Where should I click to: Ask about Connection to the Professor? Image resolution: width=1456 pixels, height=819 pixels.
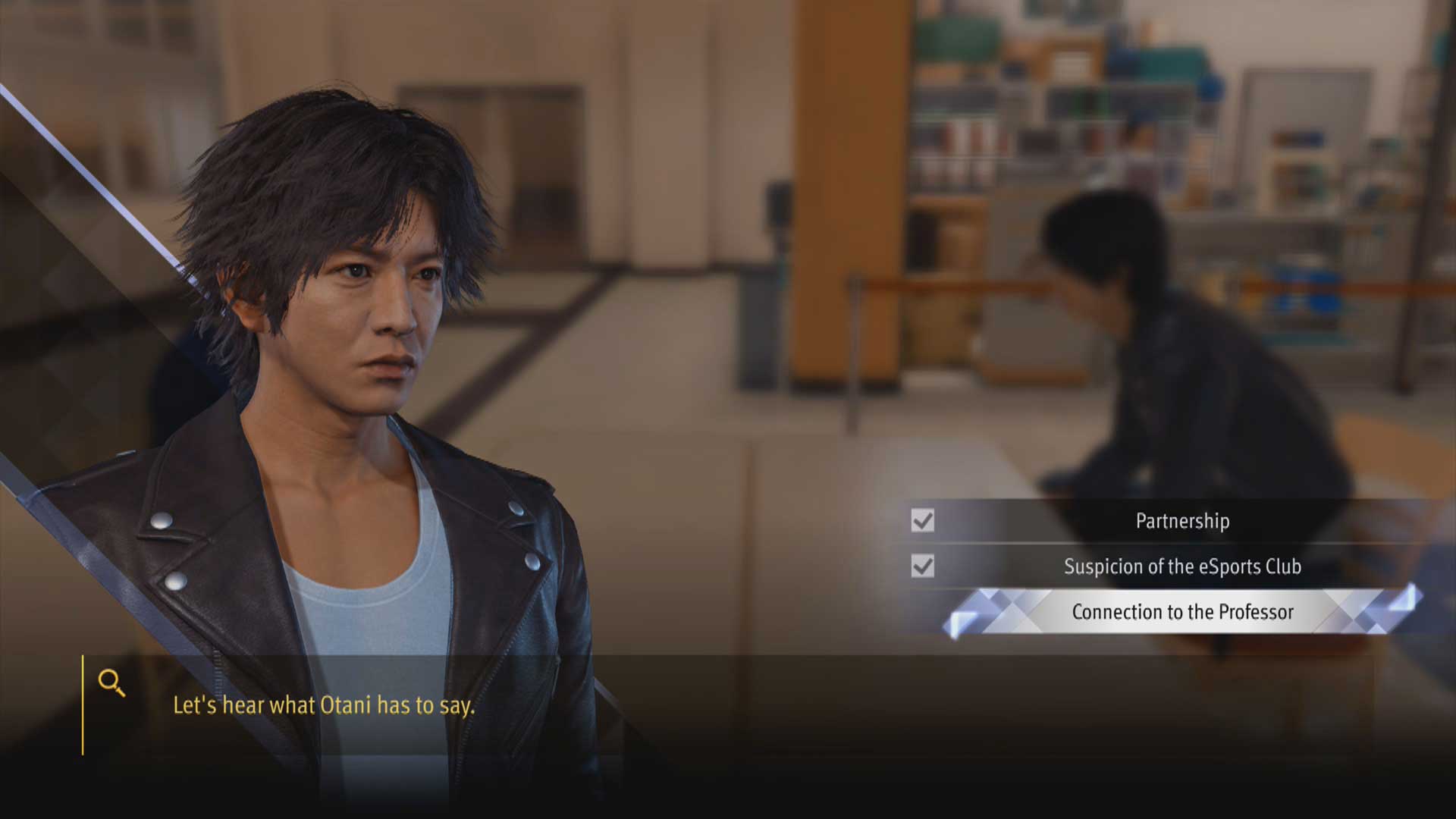(x=1181, y=612)
